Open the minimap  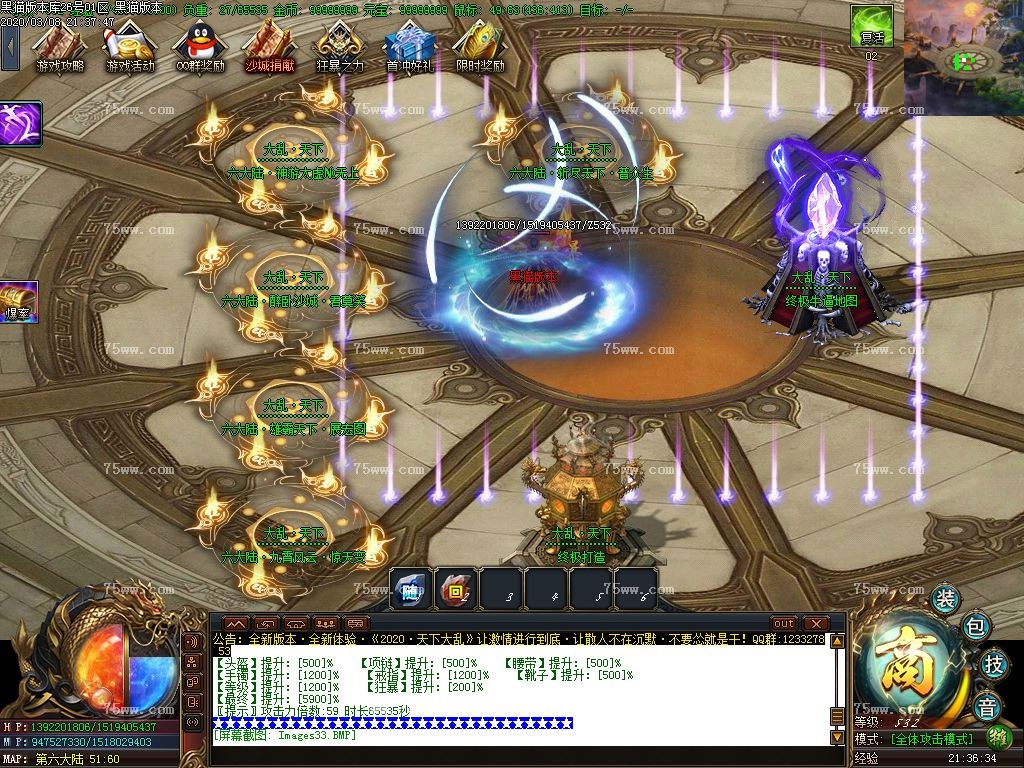(963, 58)
